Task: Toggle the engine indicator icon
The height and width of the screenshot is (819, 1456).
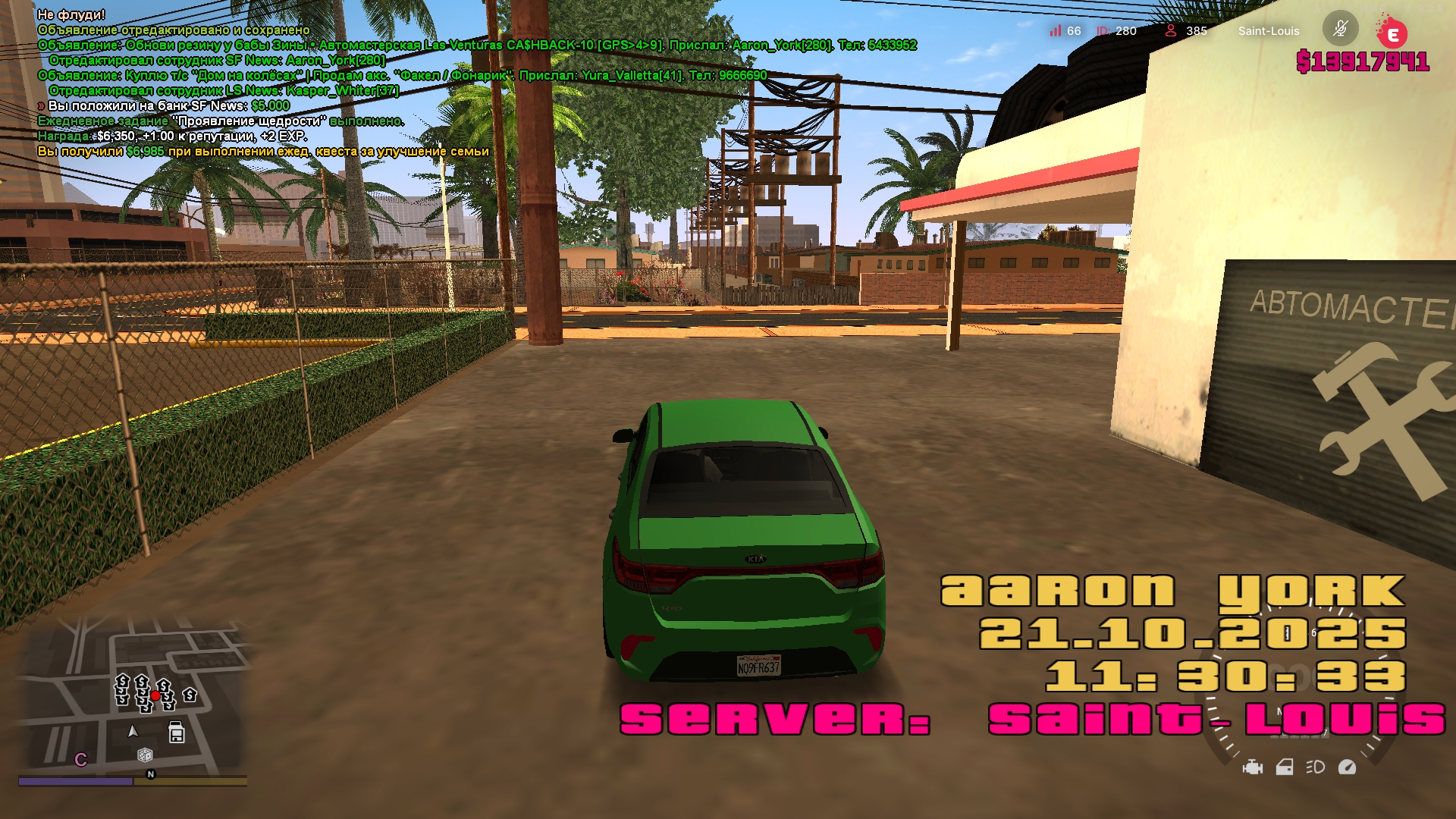Action: pyautogui.click(x=1253, y=767)
